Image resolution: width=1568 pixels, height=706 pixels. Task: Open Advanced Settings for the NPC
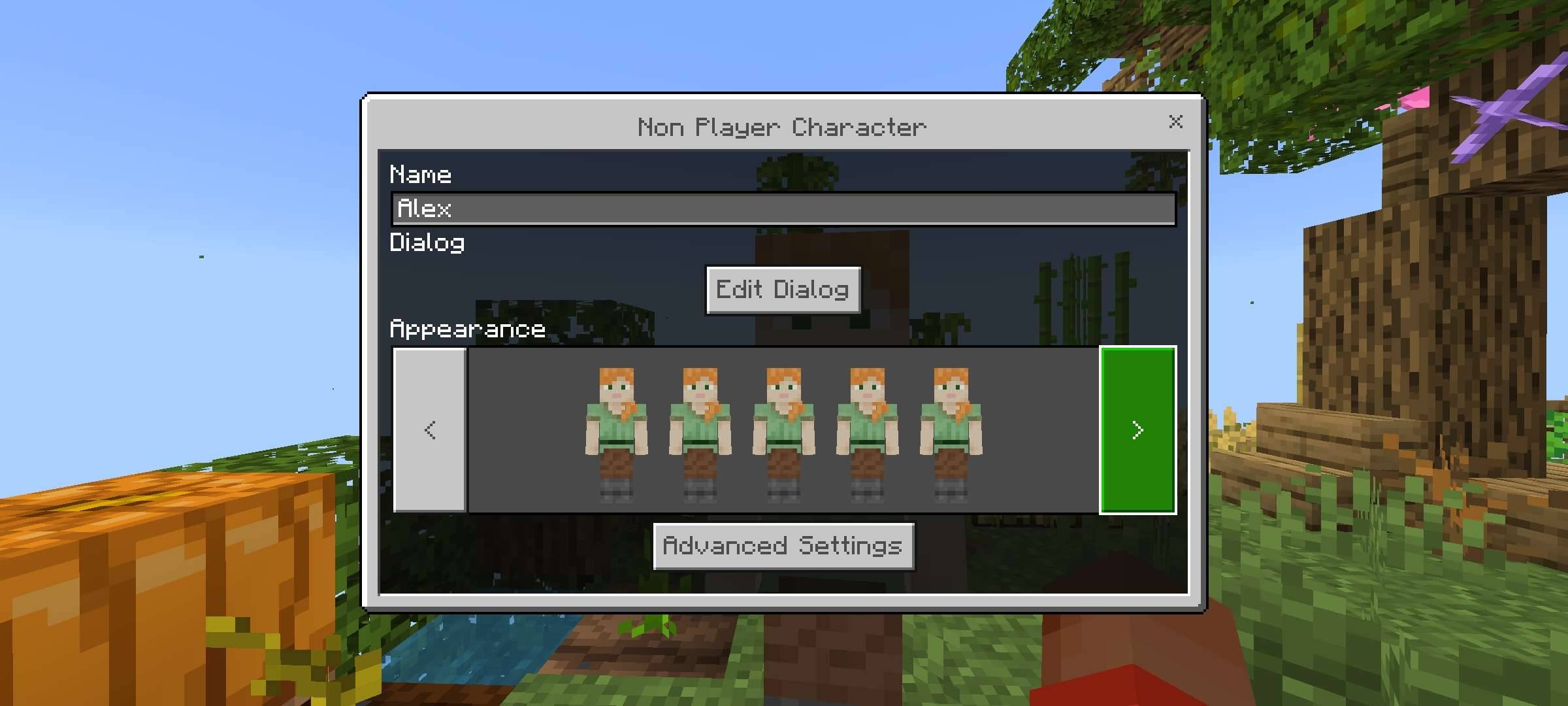[783, 546]
